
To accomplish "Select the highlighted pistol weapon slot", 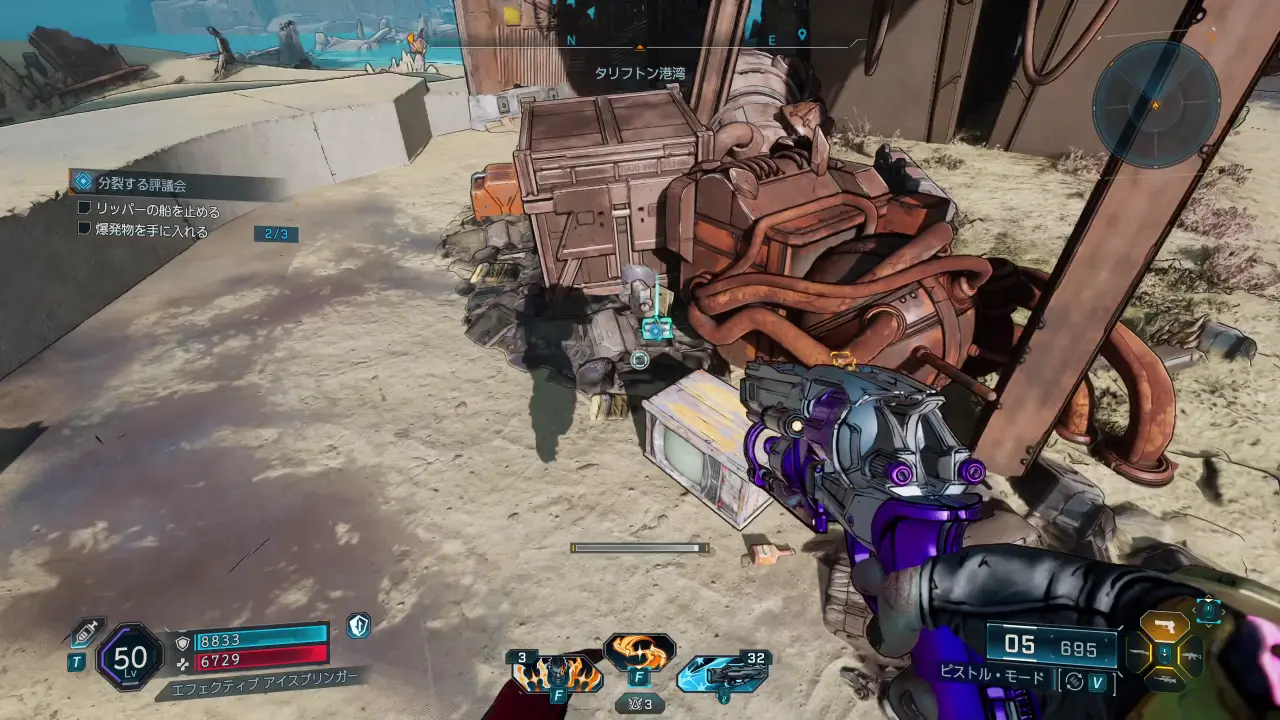I will [x=1164, y=626].
